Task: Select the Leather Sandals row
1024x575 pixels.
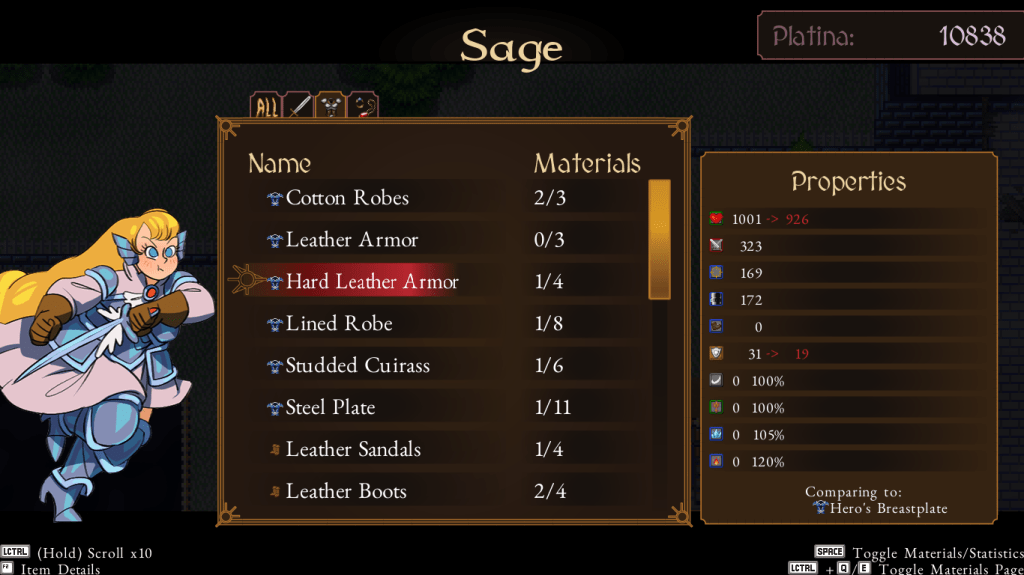Action: click(x=352, y=450)
